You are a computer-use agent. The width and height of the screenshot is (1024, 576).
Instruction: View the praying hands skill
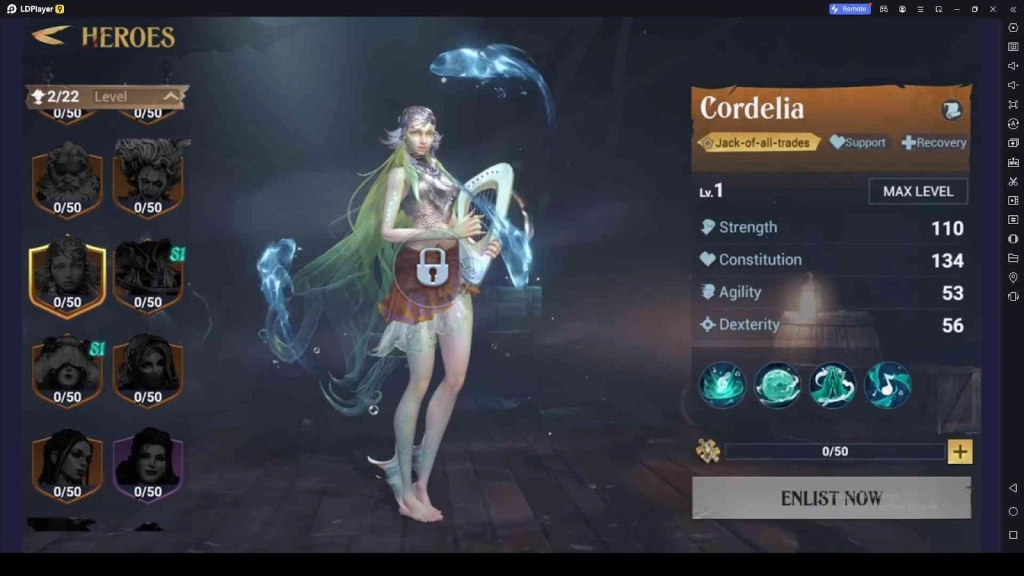pos(832,385)
